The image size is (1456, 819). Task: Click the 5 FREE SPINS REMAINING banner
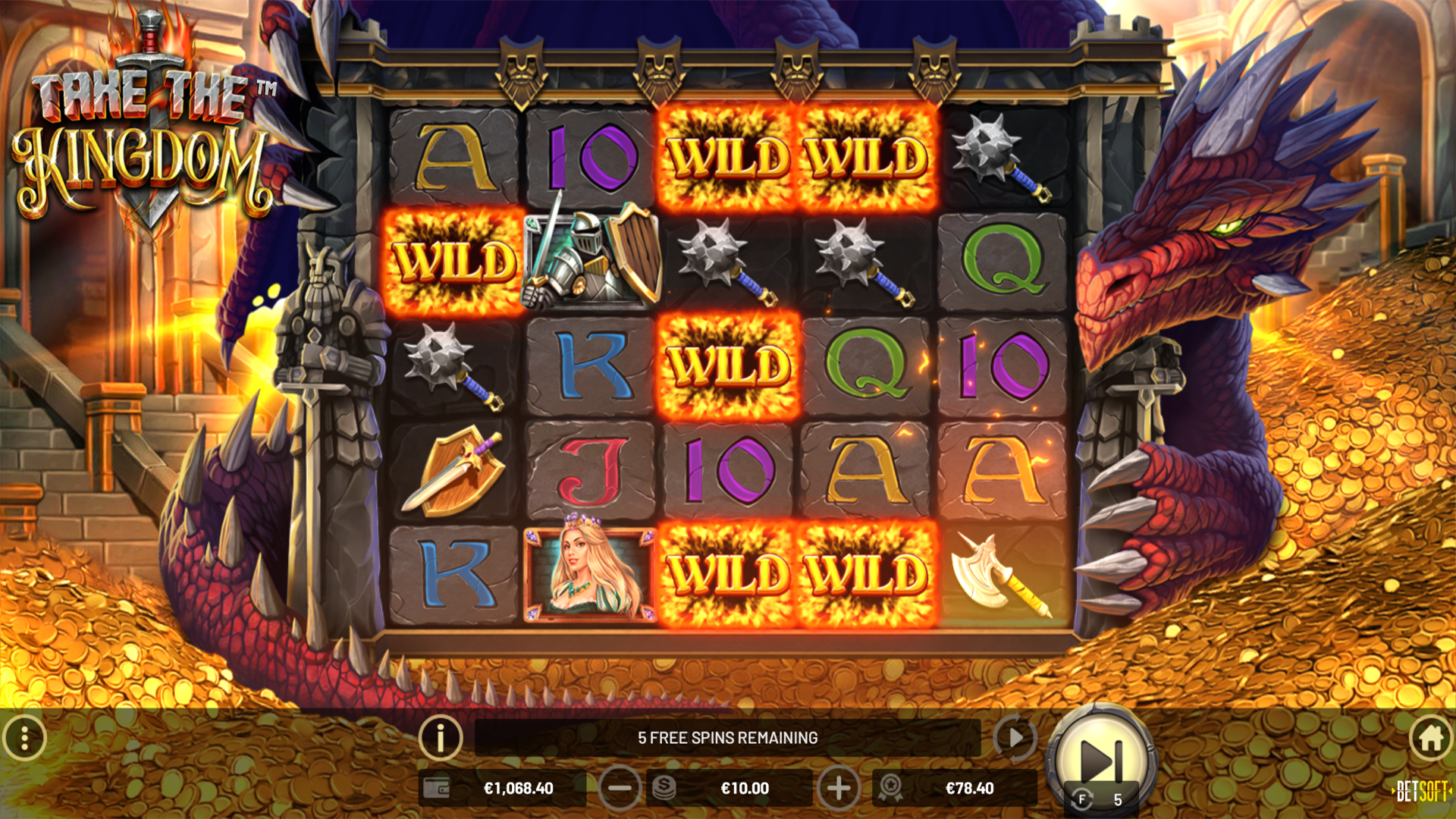click(x=728, y=736)
